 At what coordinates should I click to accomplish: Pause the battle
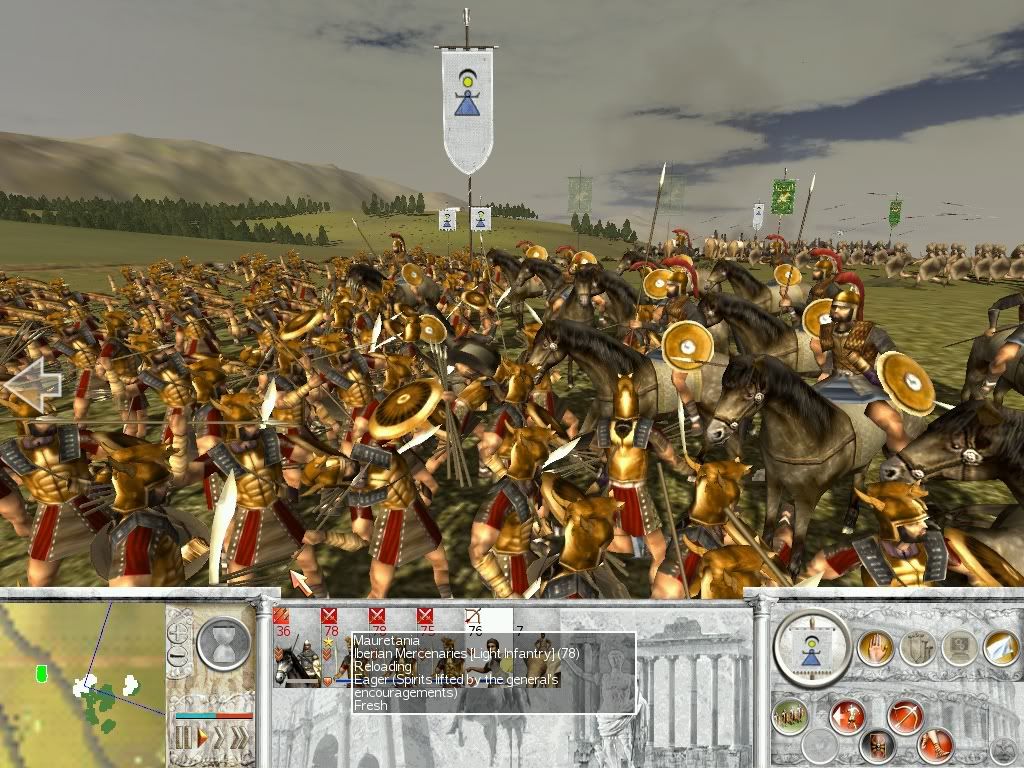183,738
